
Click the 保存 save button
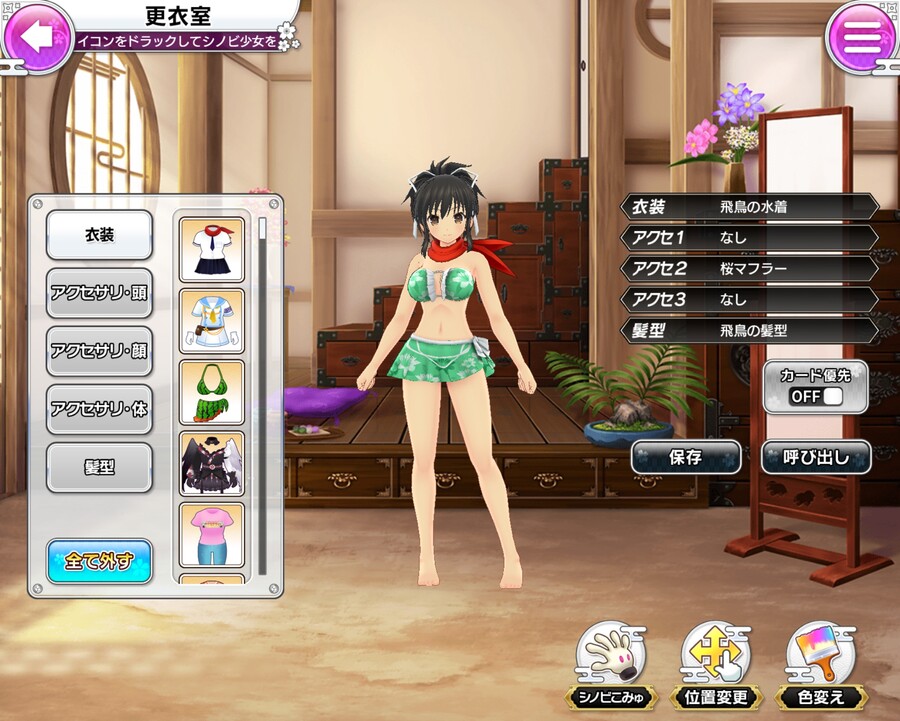[685, 457]
